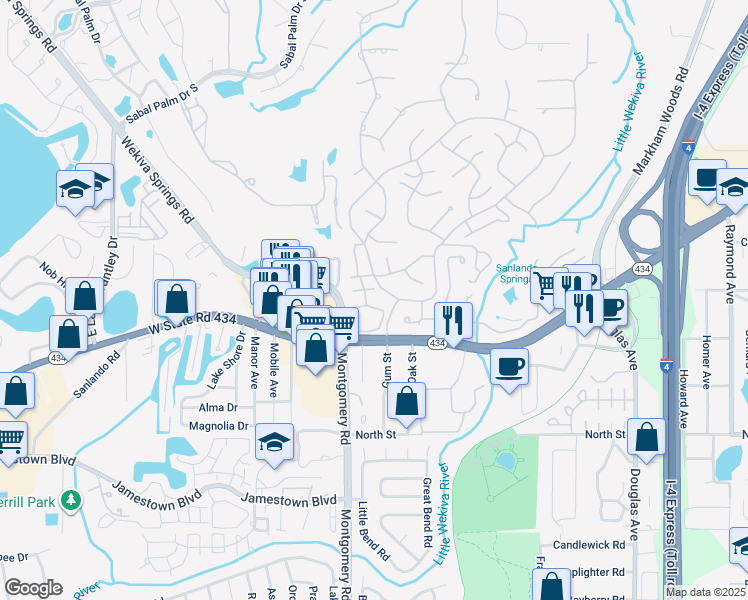
Task: Select shopping bag marker on North St by Douglas Ave
Action: coord(648,437)
